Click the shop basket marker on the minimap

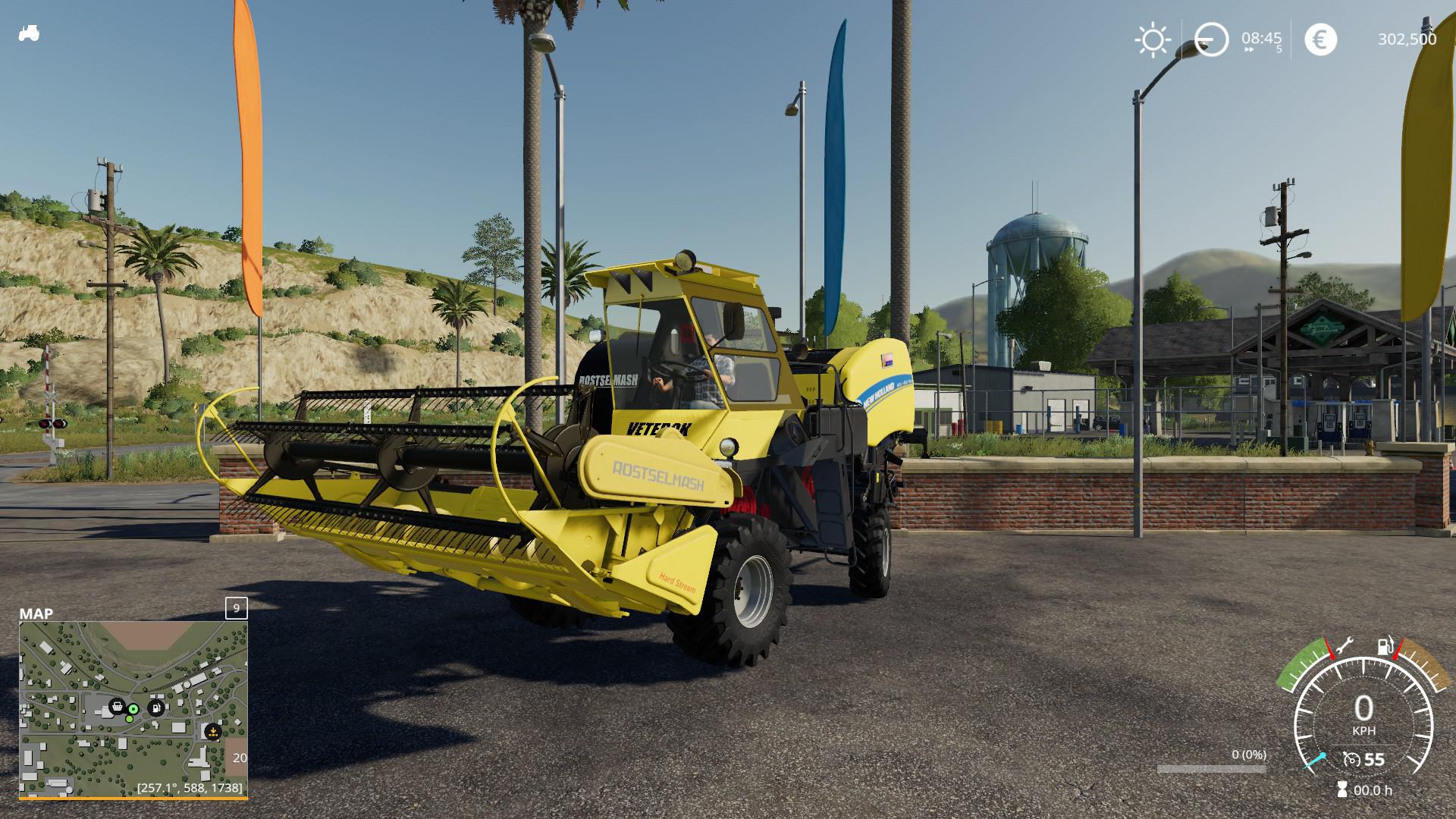(x=117, y=707)
